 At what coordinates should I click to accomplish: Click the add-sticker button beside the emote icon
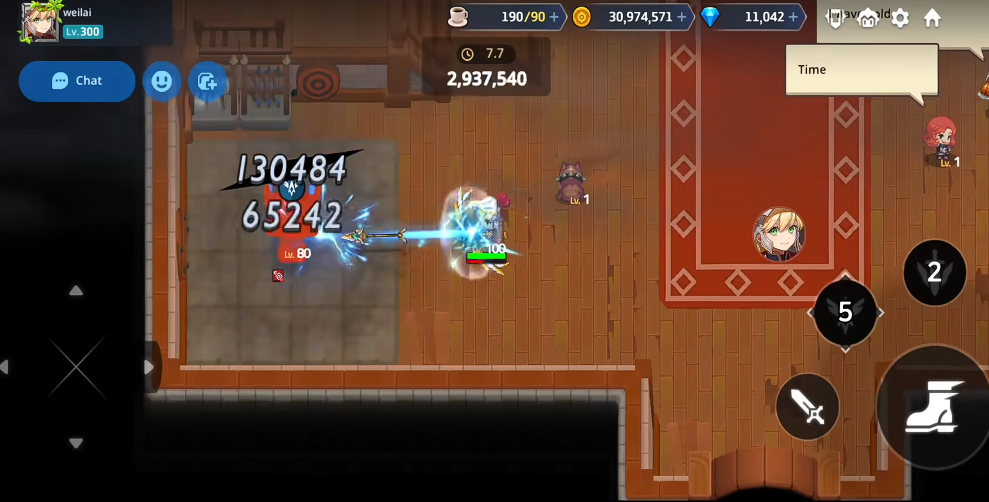(x=207, y=81)
